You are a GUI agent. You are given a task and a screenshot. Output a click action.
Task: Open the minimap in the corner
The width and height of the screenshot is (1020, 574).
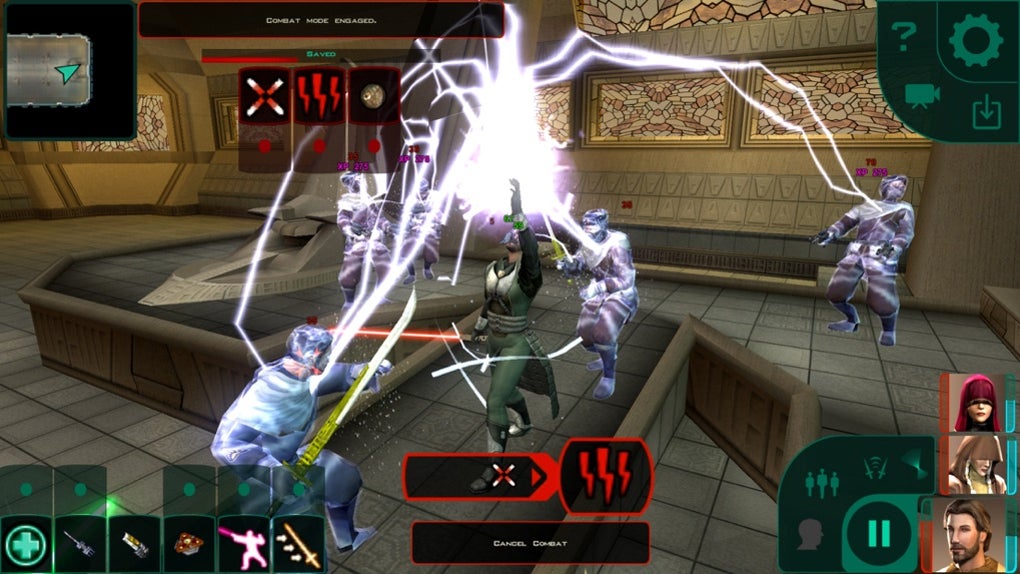[68, 70]
